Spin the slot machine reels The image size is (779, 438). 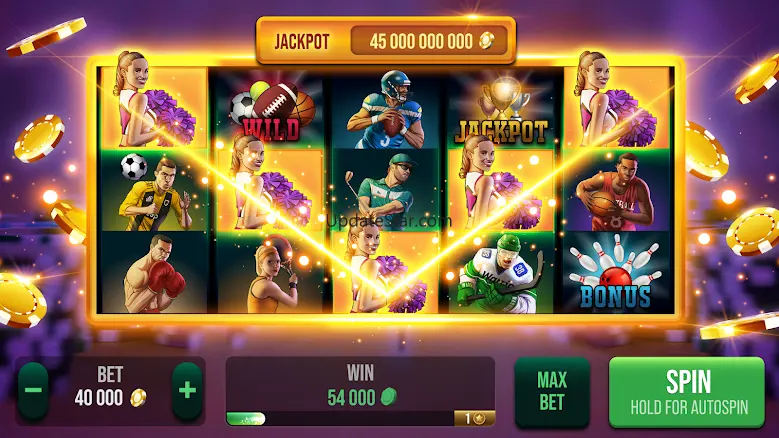[x=687, y=391]
